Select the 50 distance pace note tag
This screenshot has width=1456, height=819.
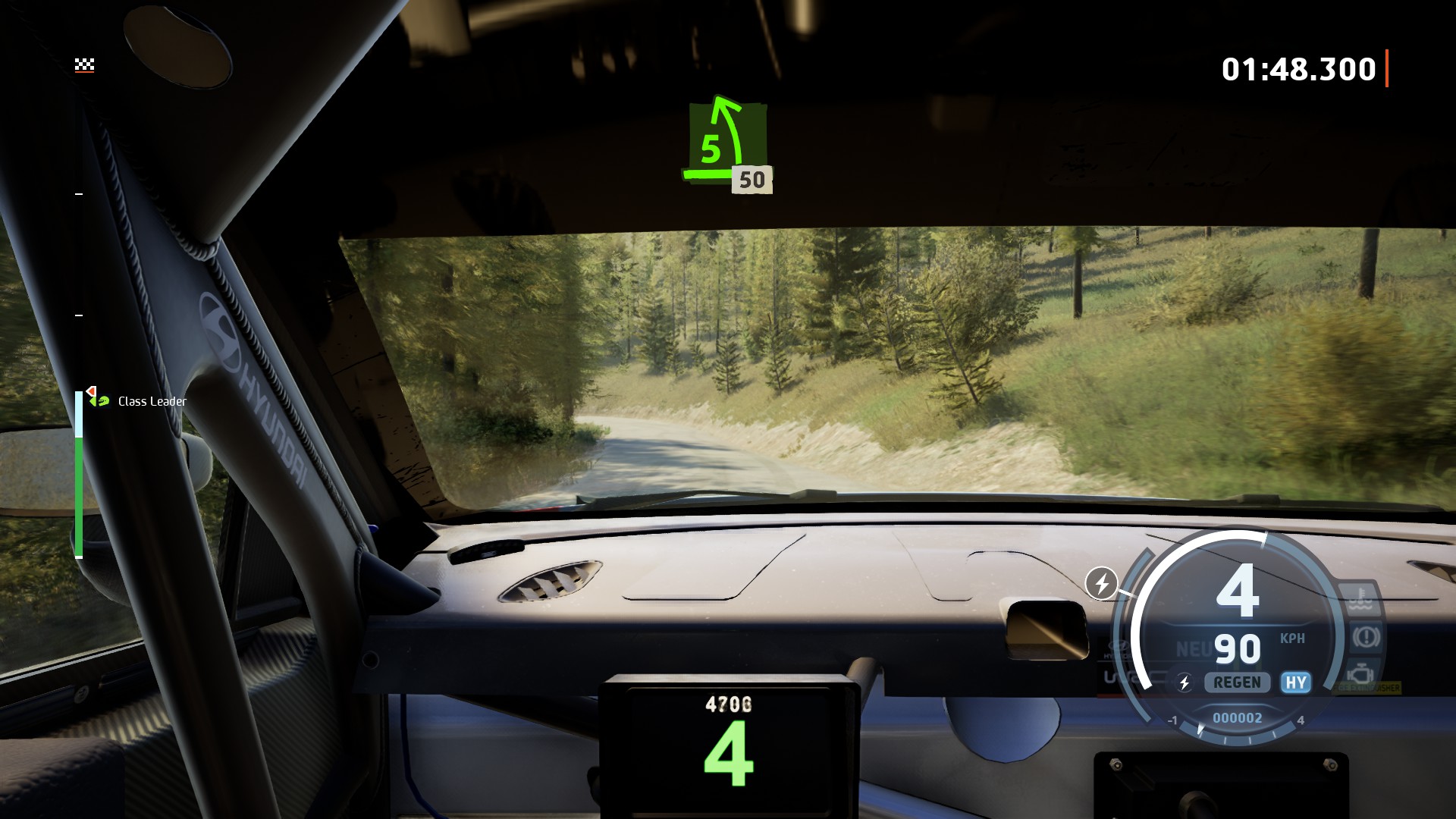[752, 180]
